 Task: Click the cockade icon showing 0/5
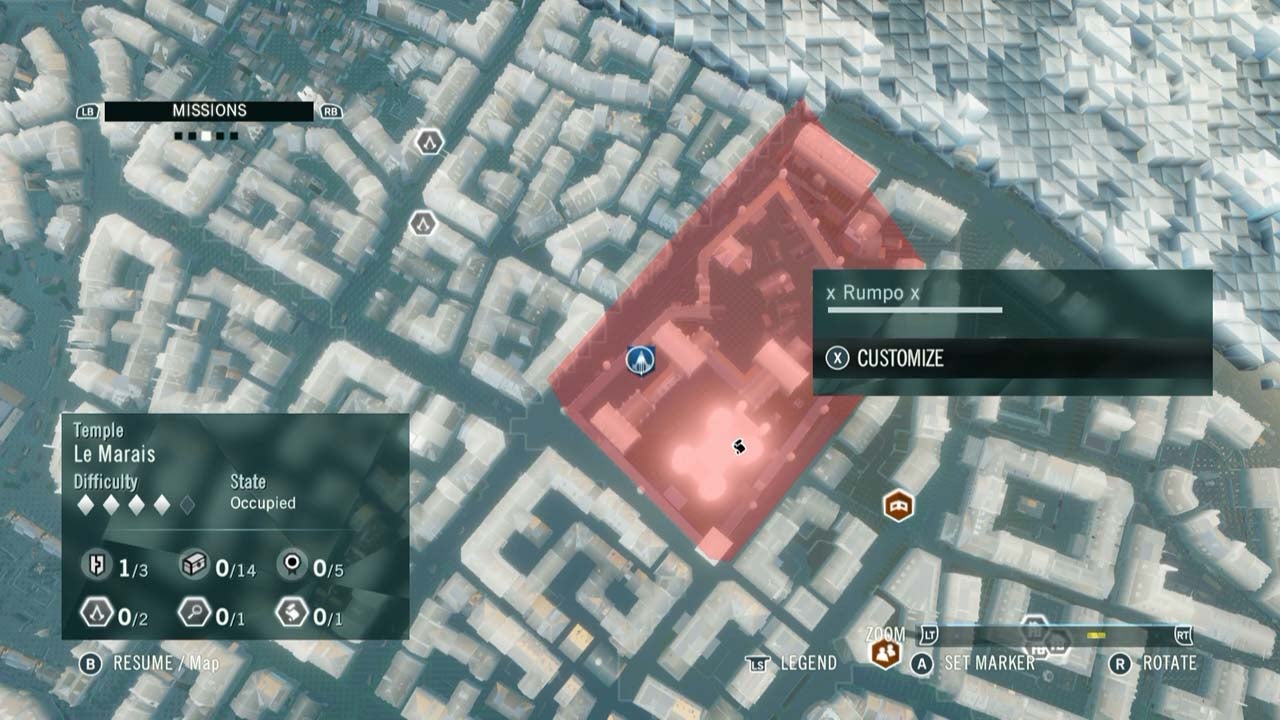293,566
